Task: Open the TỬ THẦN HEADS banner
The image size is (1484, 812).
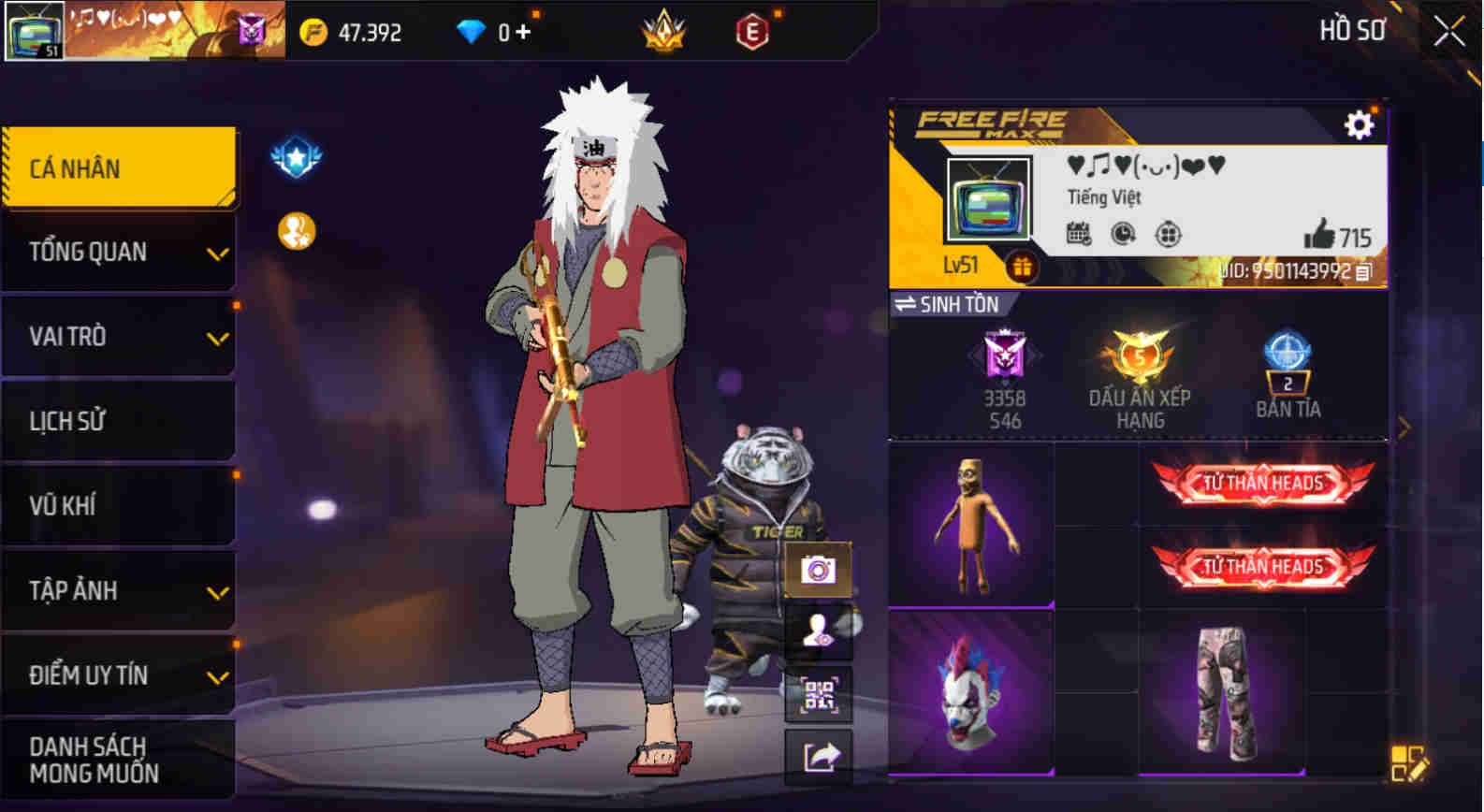Action: [x=1264, y=483]
